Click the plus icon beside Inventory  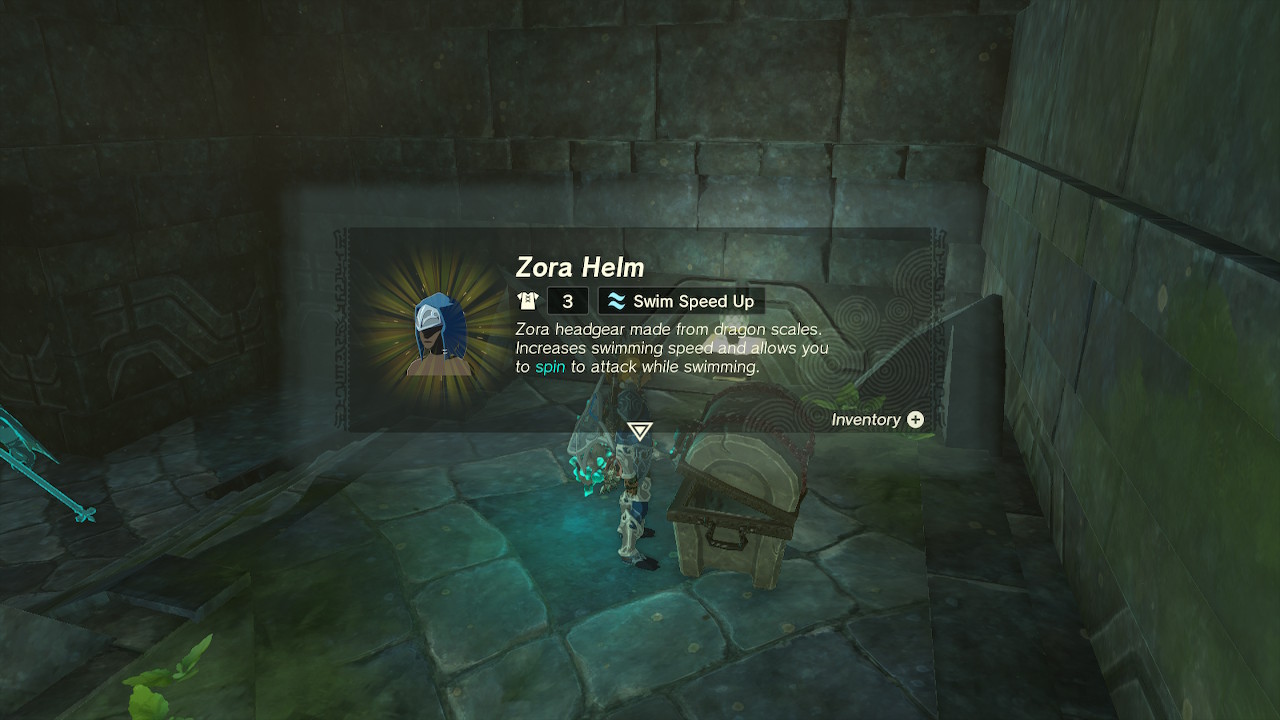pos(913,420)
